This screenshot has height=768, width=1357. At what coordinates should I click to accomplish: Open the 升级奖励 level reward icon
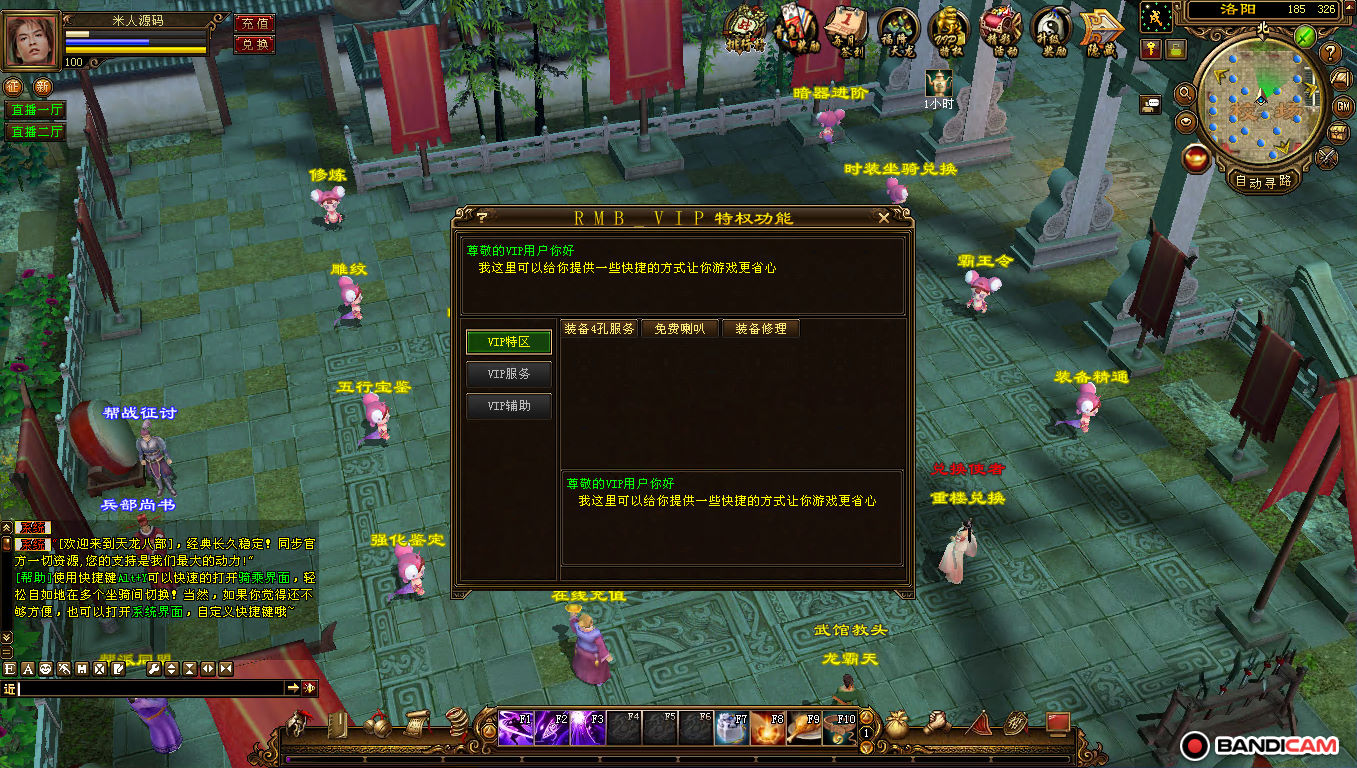(x=1050, y=30)
